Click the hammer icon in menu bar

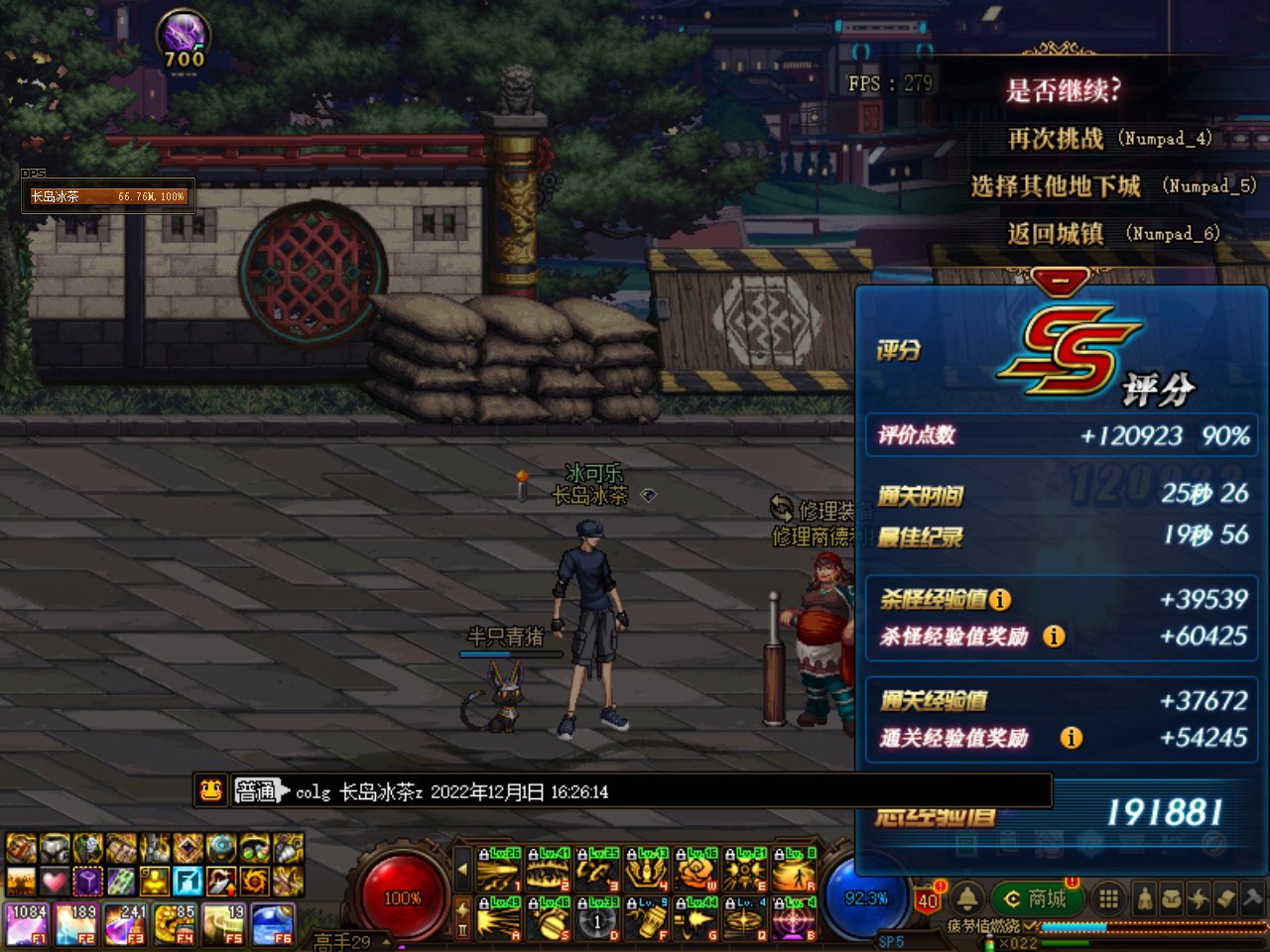point(1252,898)
